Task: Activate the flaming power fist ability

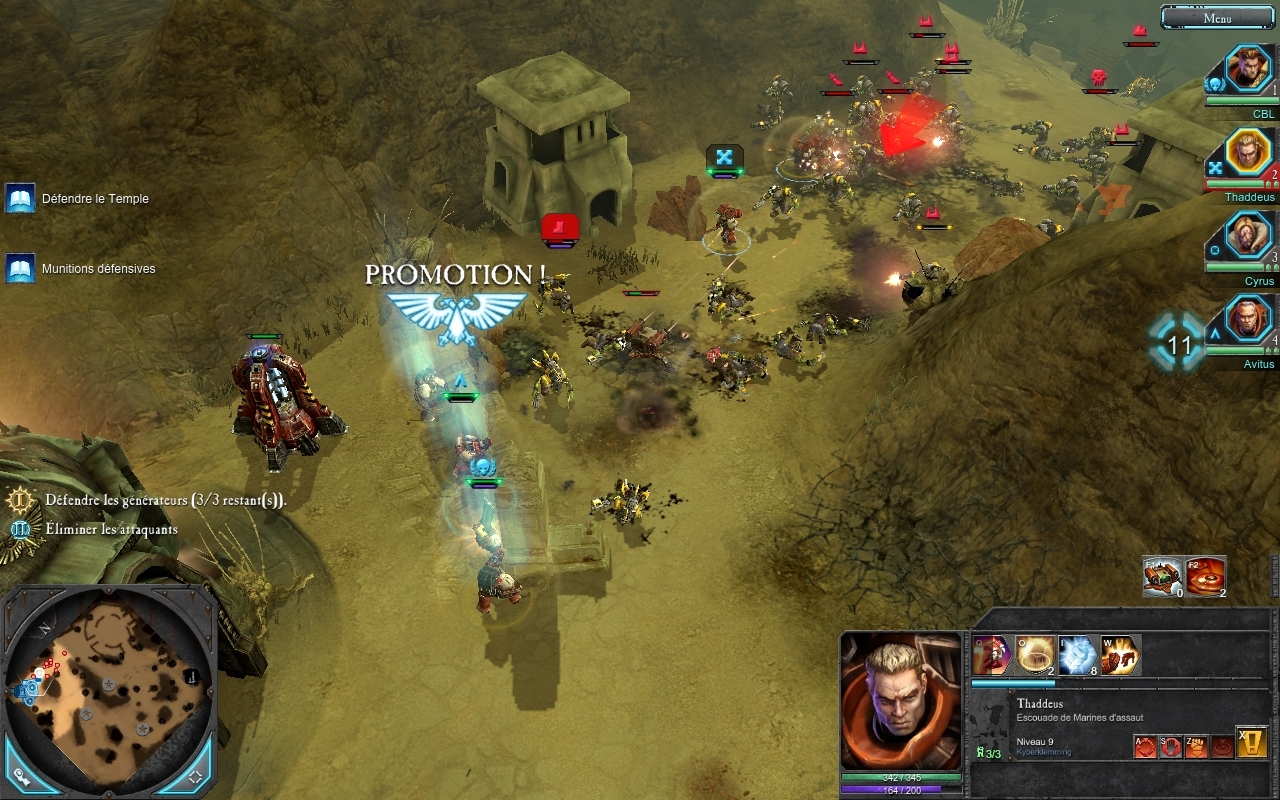Action: 1120,655
